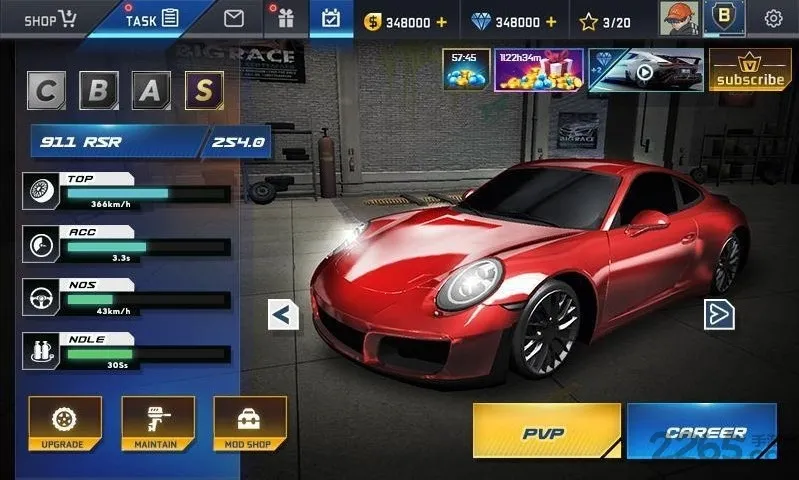Image resolution: width=799 pixels, height=480 pixels.
Task: Add more diamonds with plus button
Action: point(551,22)
